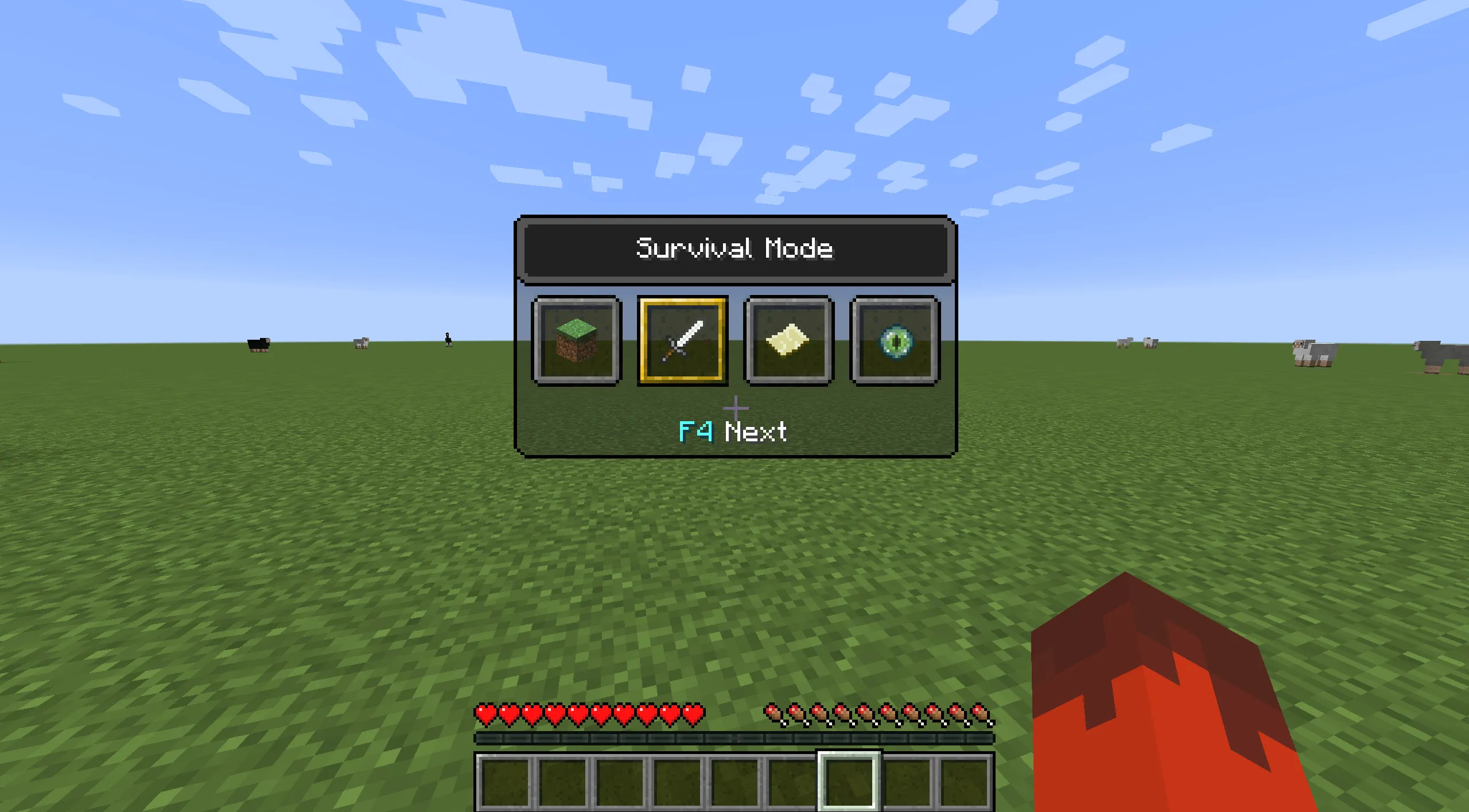Click the first hotbar slot
1469x812 pixels.
505,783
